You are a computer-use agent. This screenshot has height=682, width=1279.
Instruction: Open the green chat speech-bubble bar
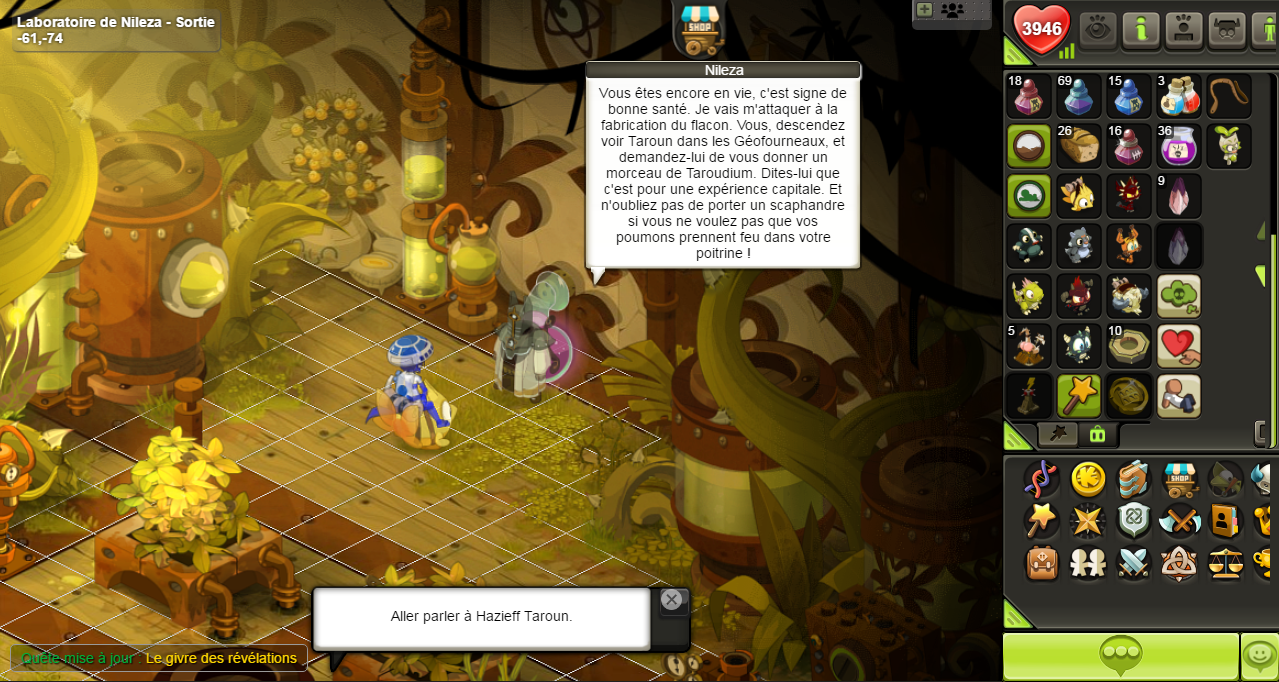pos(1120,656)
